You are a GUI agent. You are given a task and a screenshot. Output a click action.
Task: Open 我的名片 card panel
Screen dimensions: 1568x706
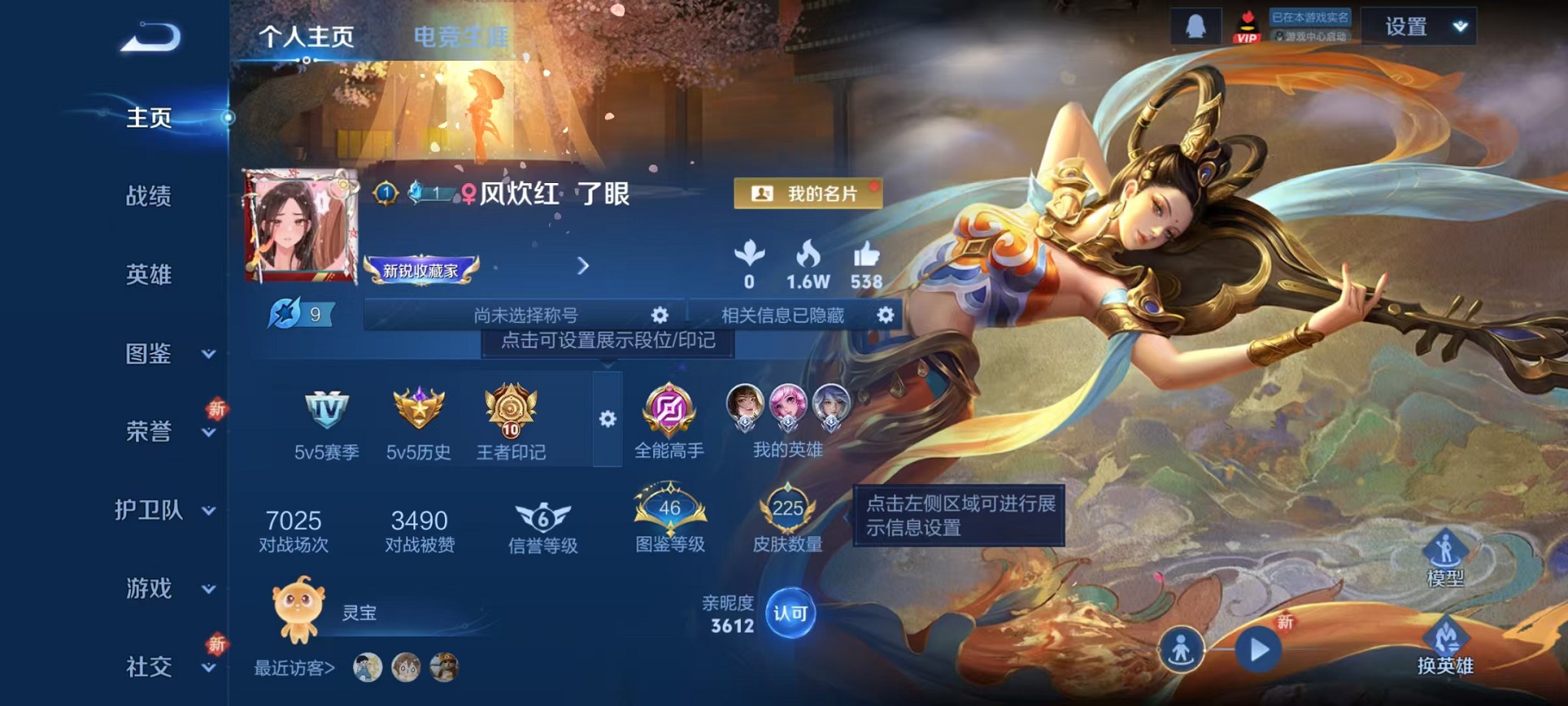tap(806, 194)
